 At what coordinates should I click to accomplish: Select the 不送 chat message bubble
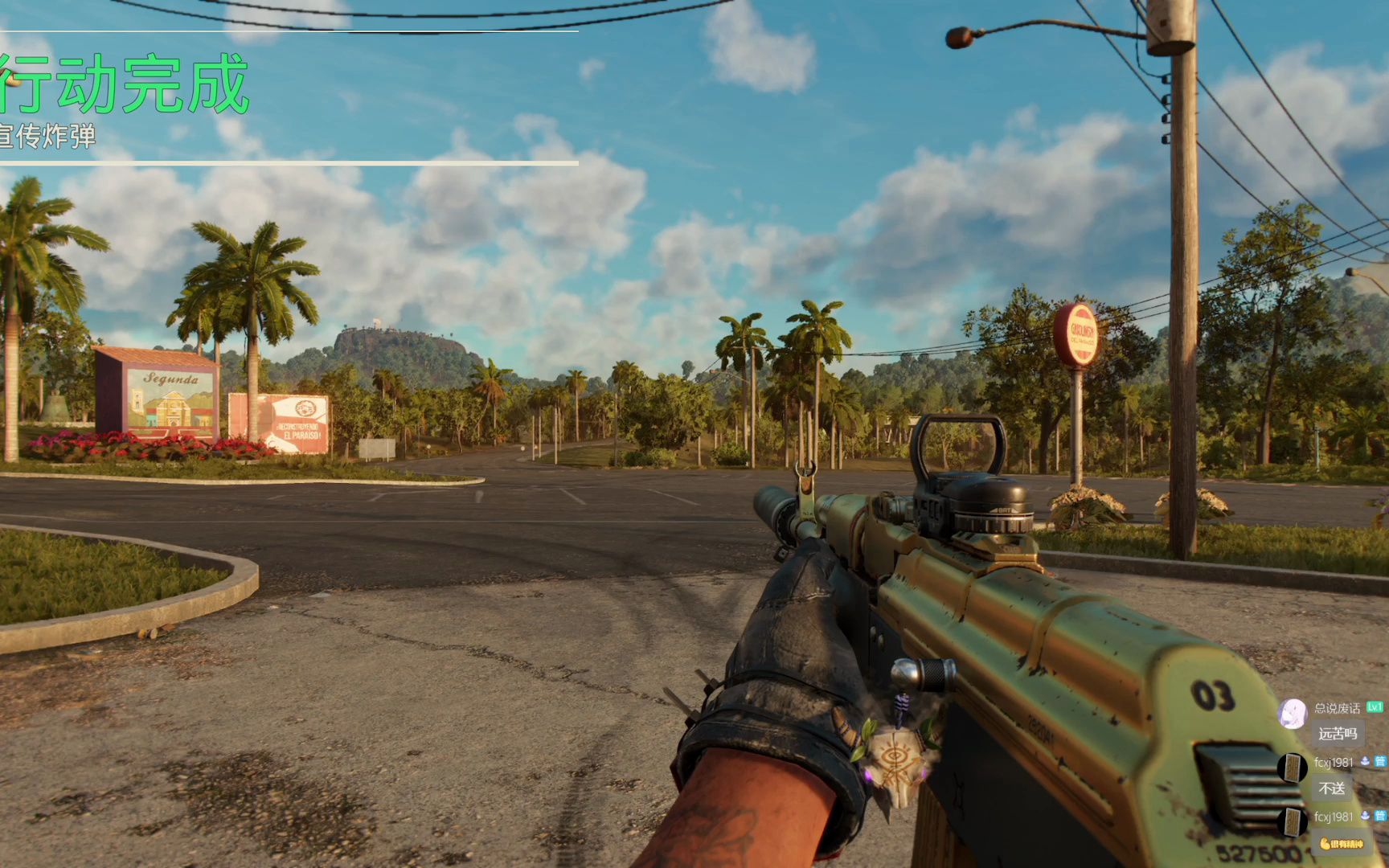pos(1331,788)
